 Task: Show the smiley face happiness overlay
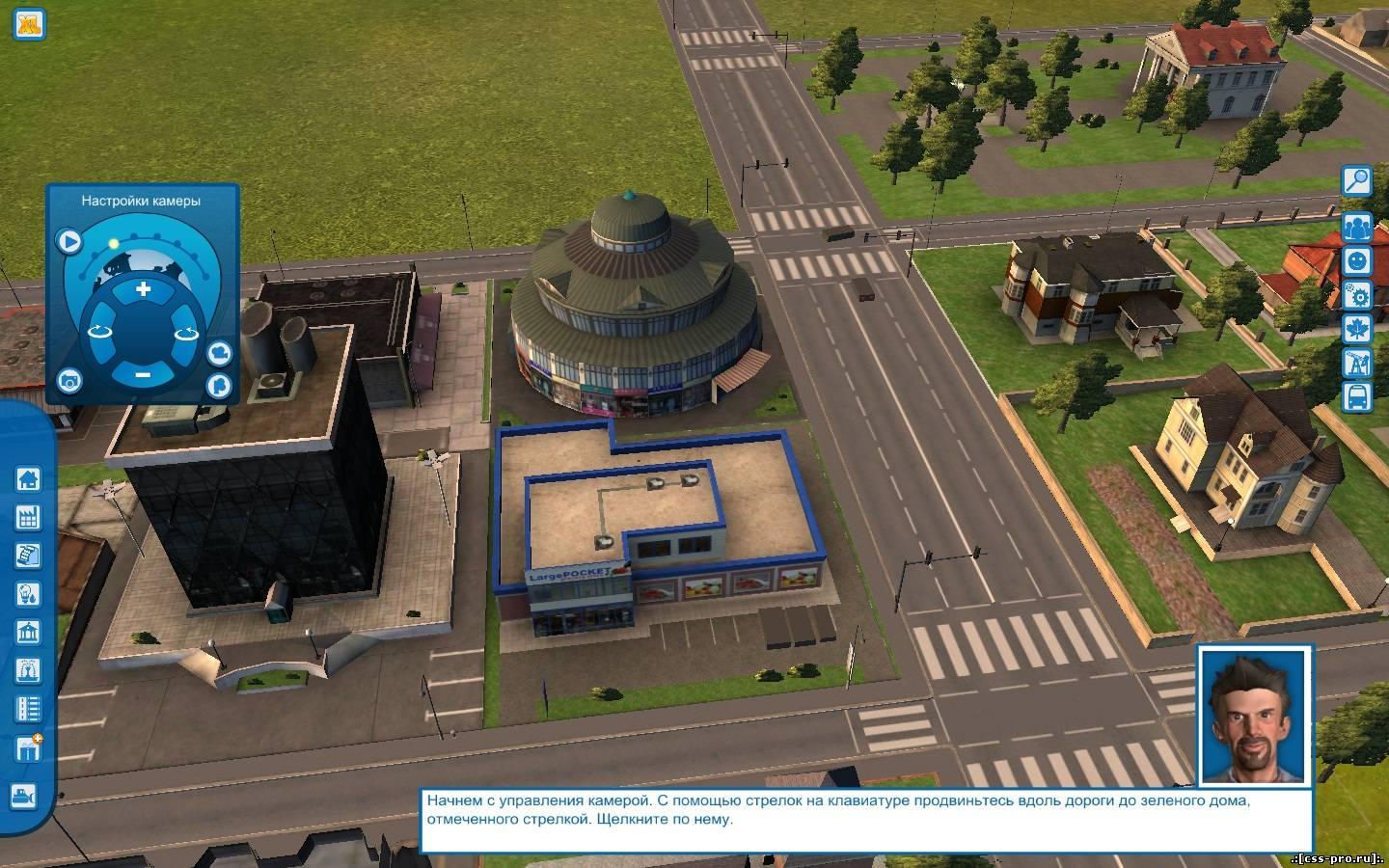(x=1356, y=260)
